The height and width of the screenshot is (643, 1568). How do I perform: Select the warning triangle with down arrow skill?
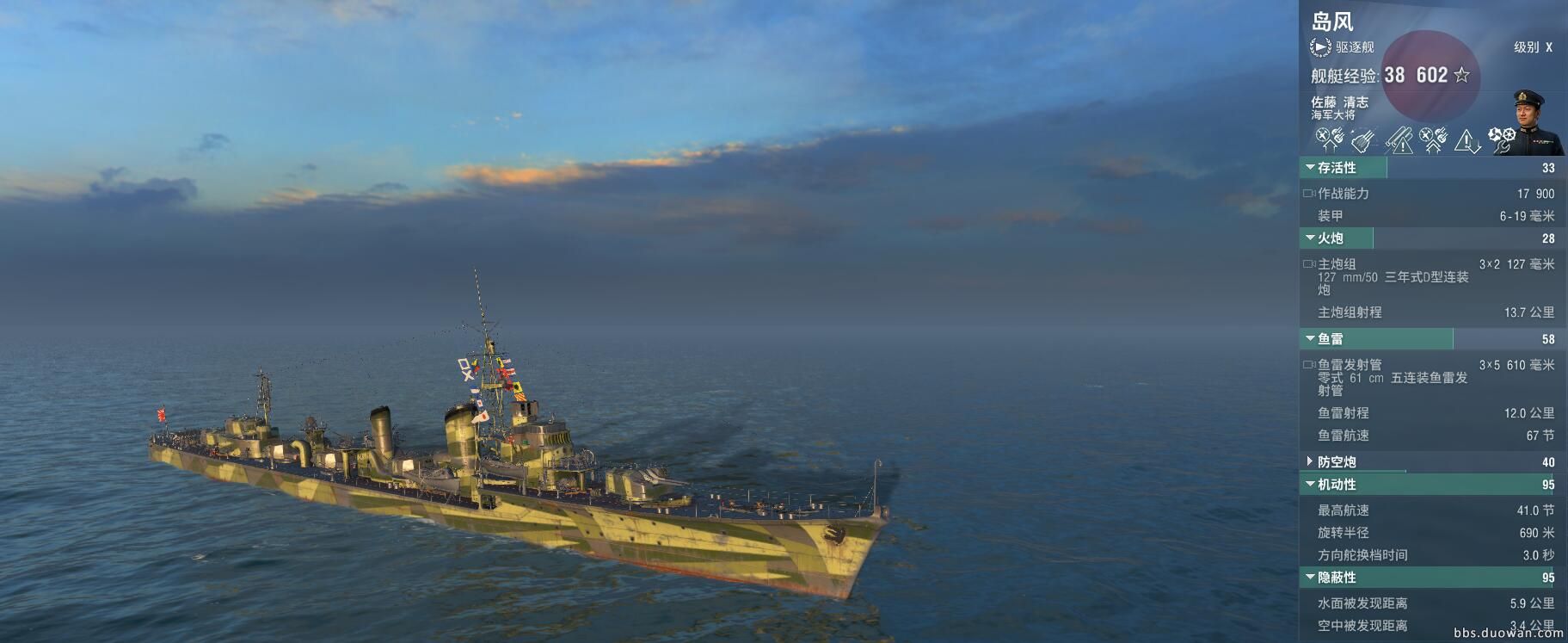coord(1467,139)
